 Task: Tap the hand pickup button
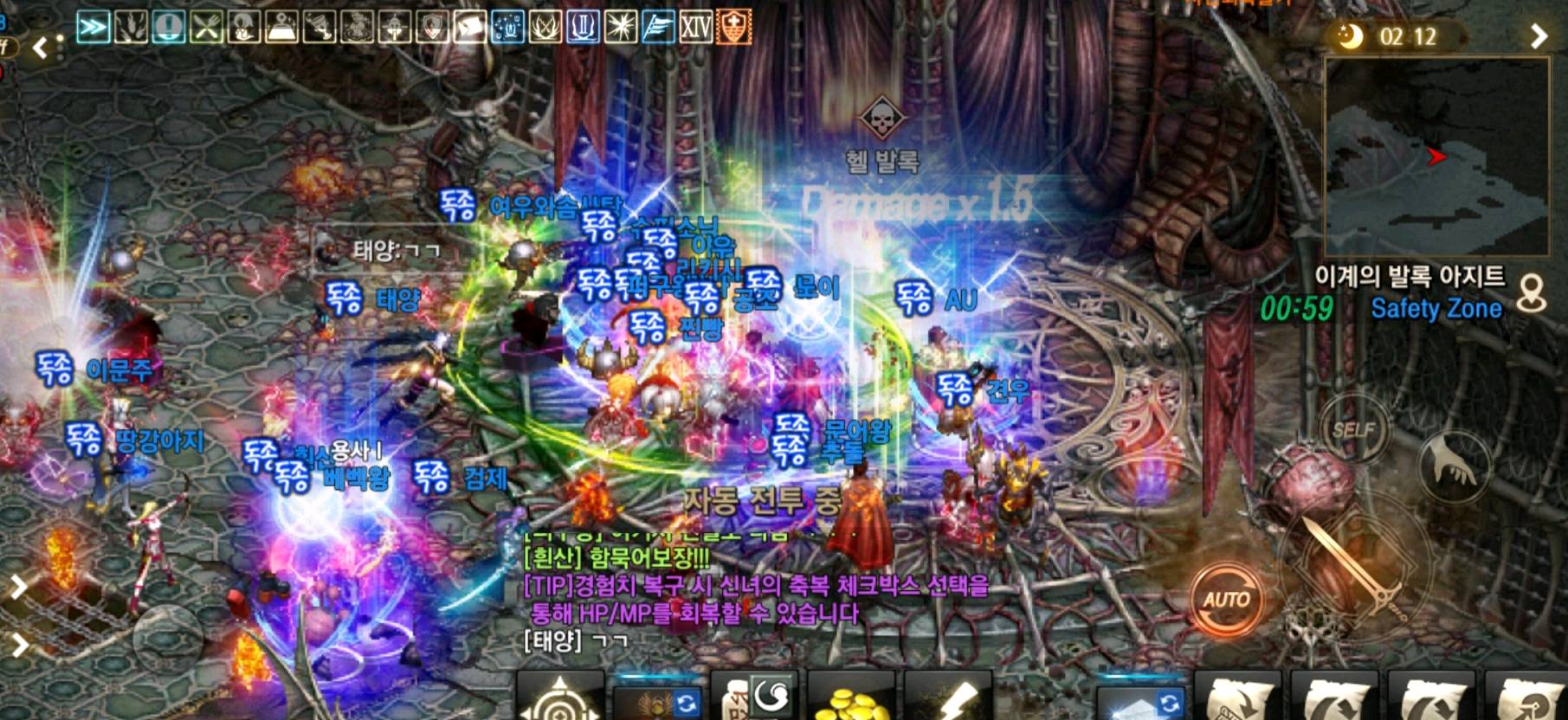point(1453,465)
